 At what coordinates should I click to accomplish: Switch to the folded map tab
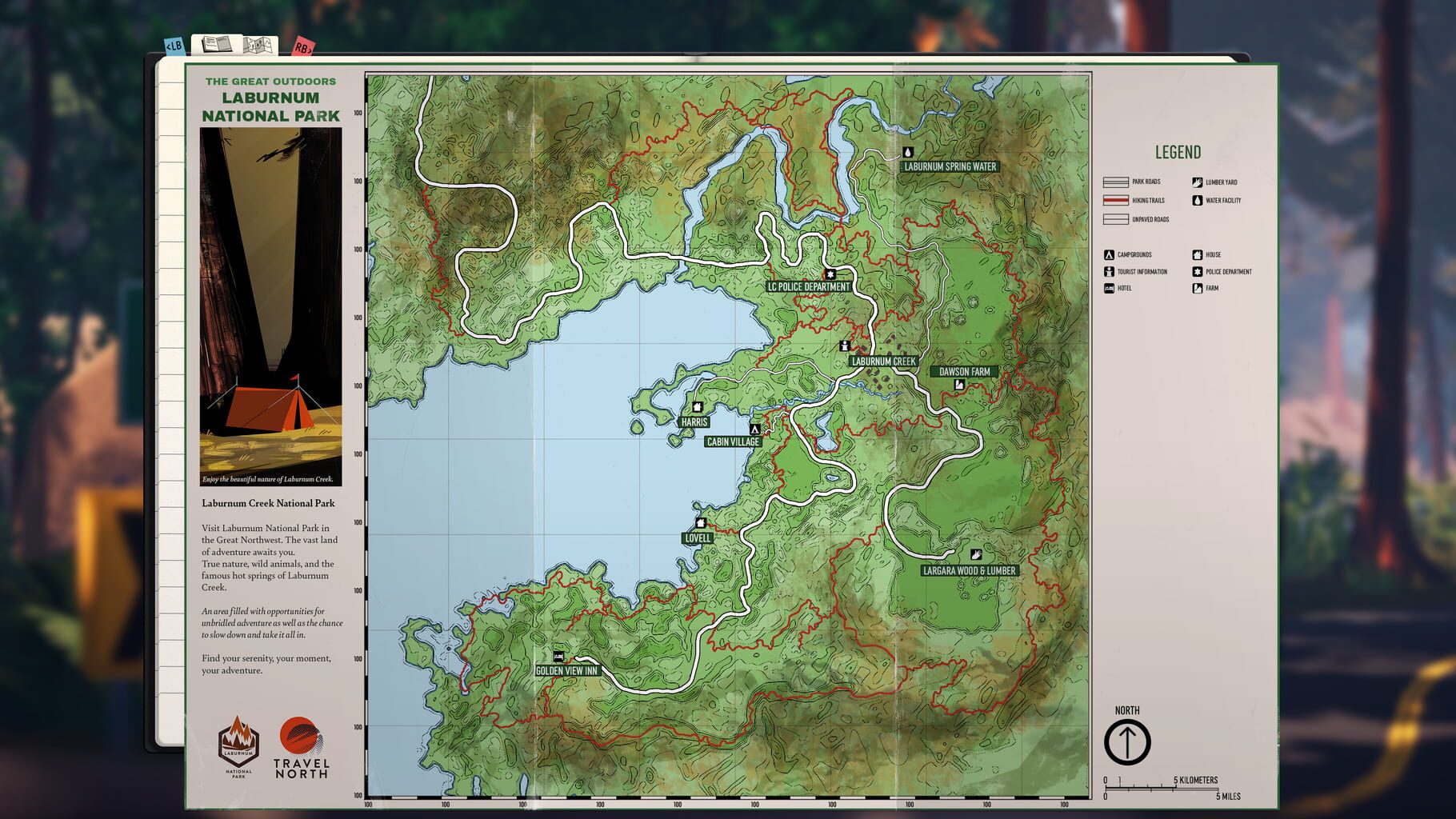[258, 45]
